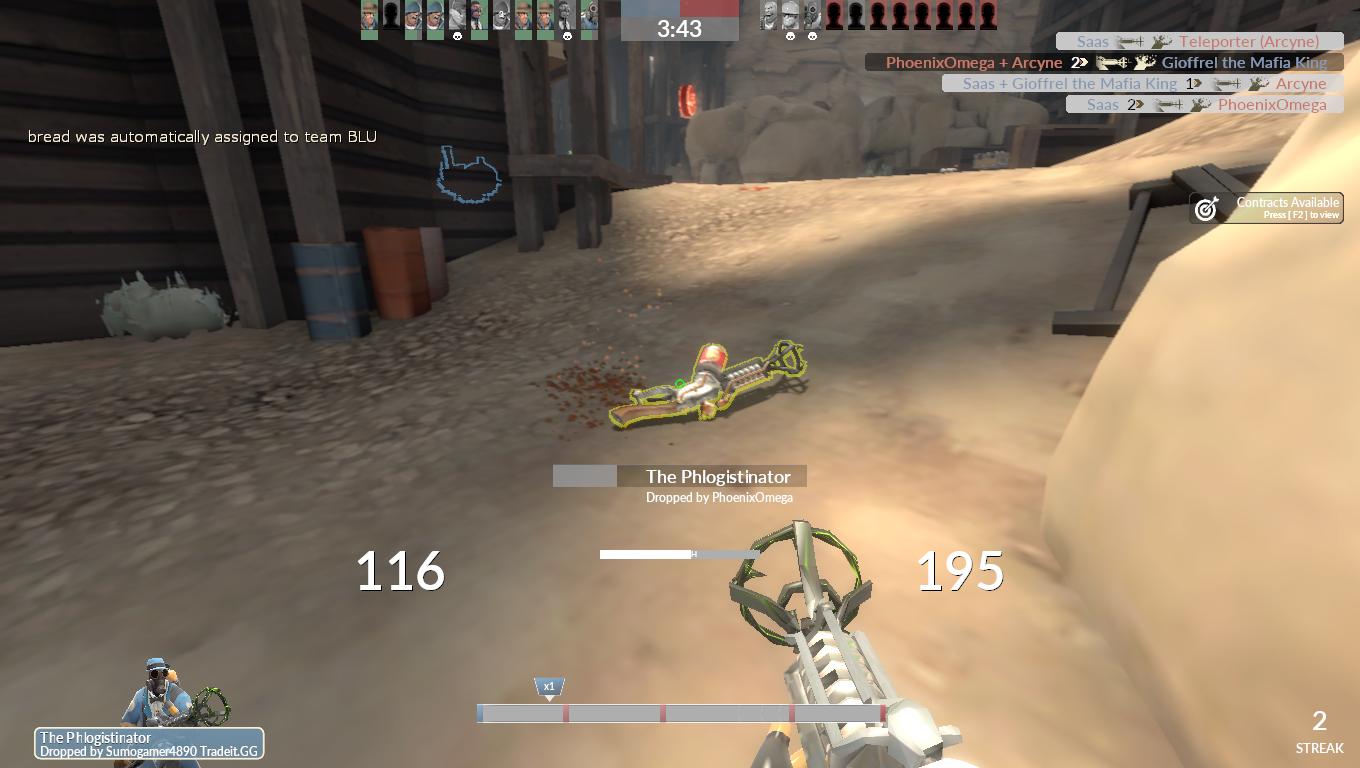The height and width of the screenshot is (768, 1360).
Task: Select the Teleporter (Arcyne) kill feed entry
Action: pos(1199,41)
